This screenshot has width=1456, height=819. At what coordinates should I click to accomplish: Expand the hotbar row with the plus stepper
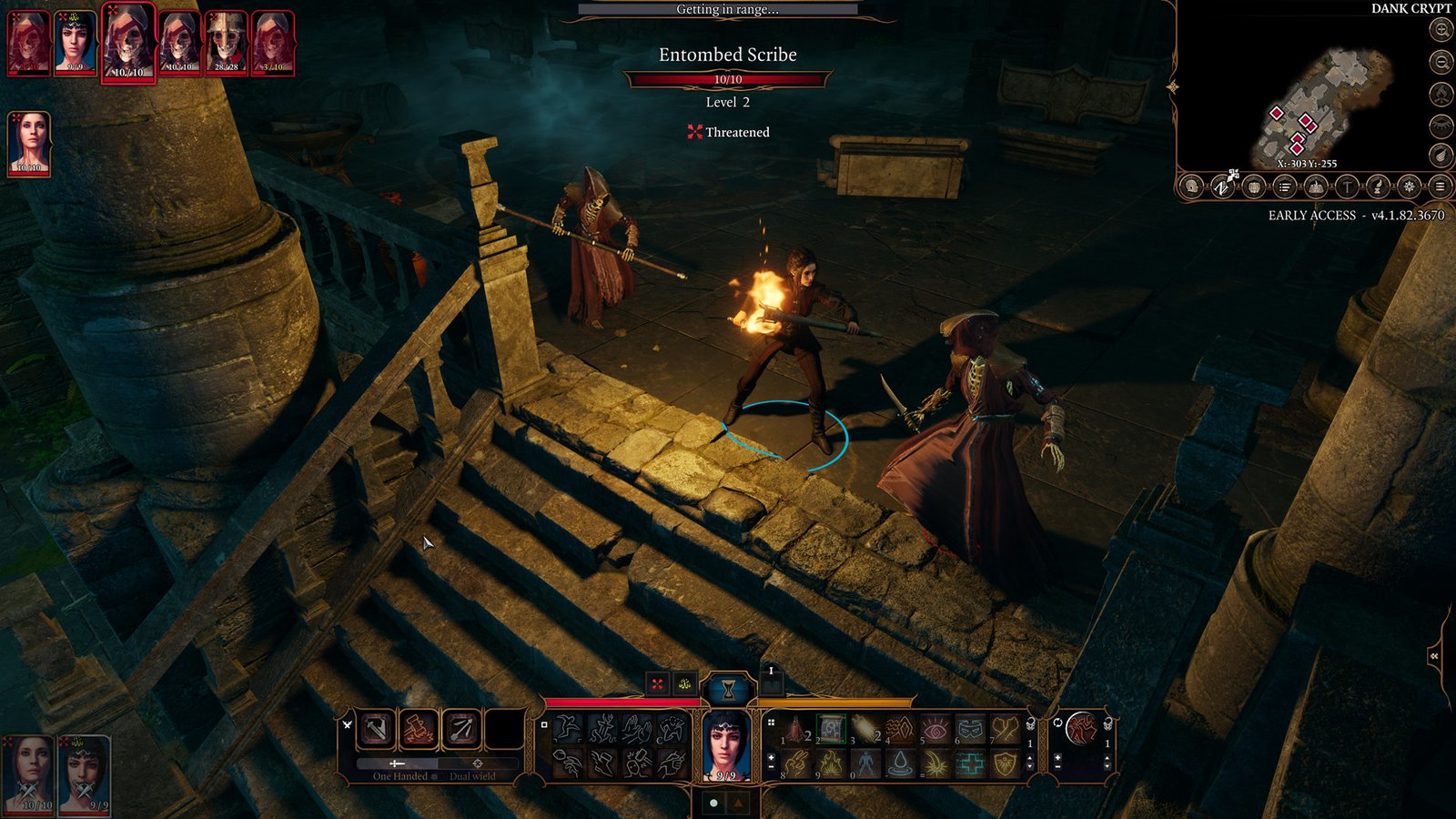tap(771, 756)
